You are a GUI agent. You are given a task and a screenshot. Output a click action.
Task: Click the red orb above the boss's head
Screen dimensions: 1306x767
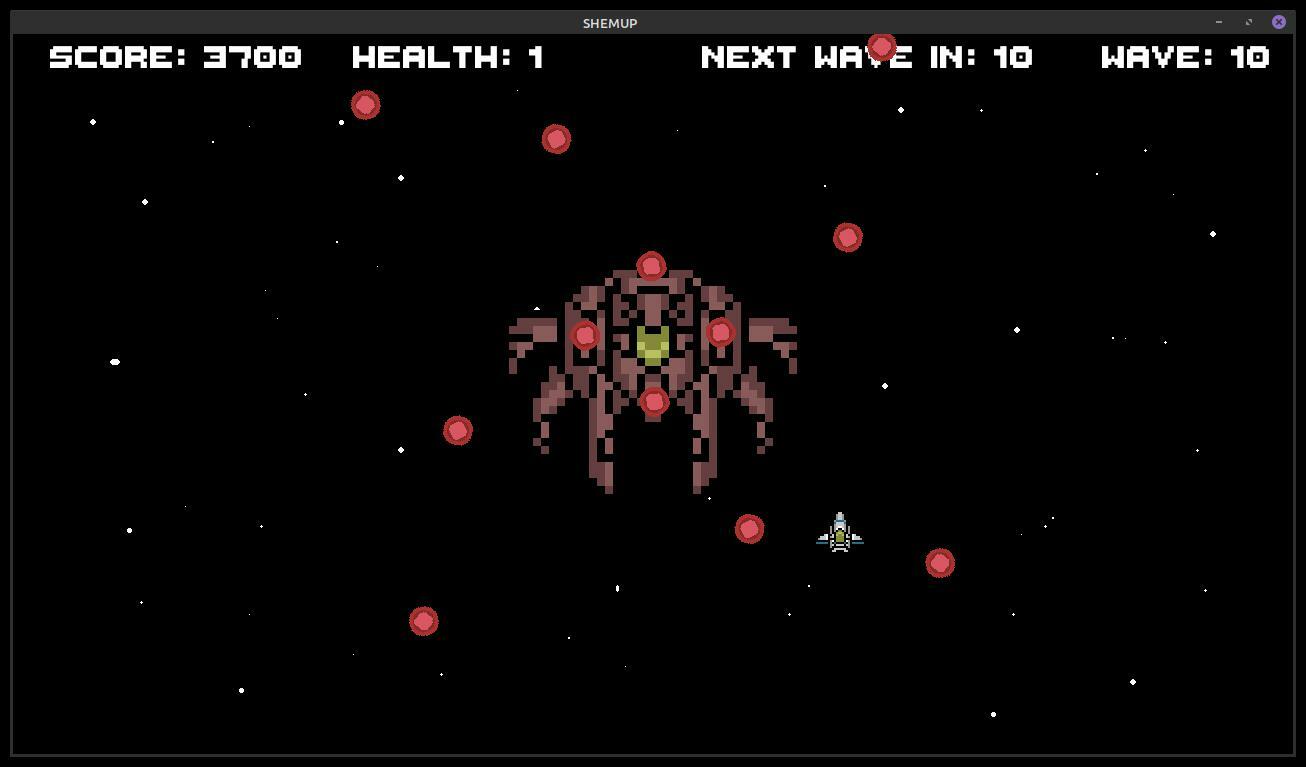(x=651, y=265)
